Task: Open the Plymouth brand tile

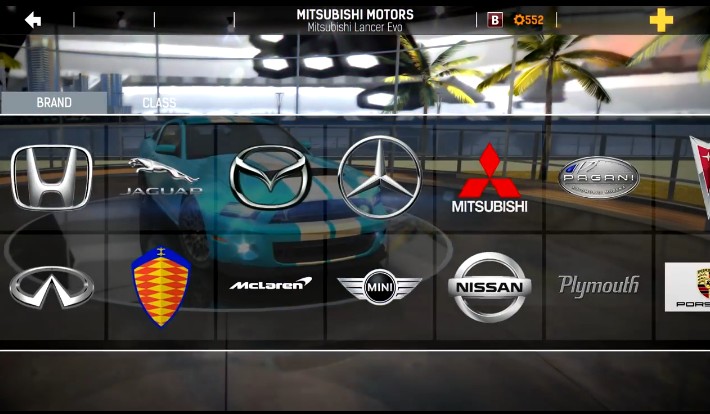Action: 598,286
